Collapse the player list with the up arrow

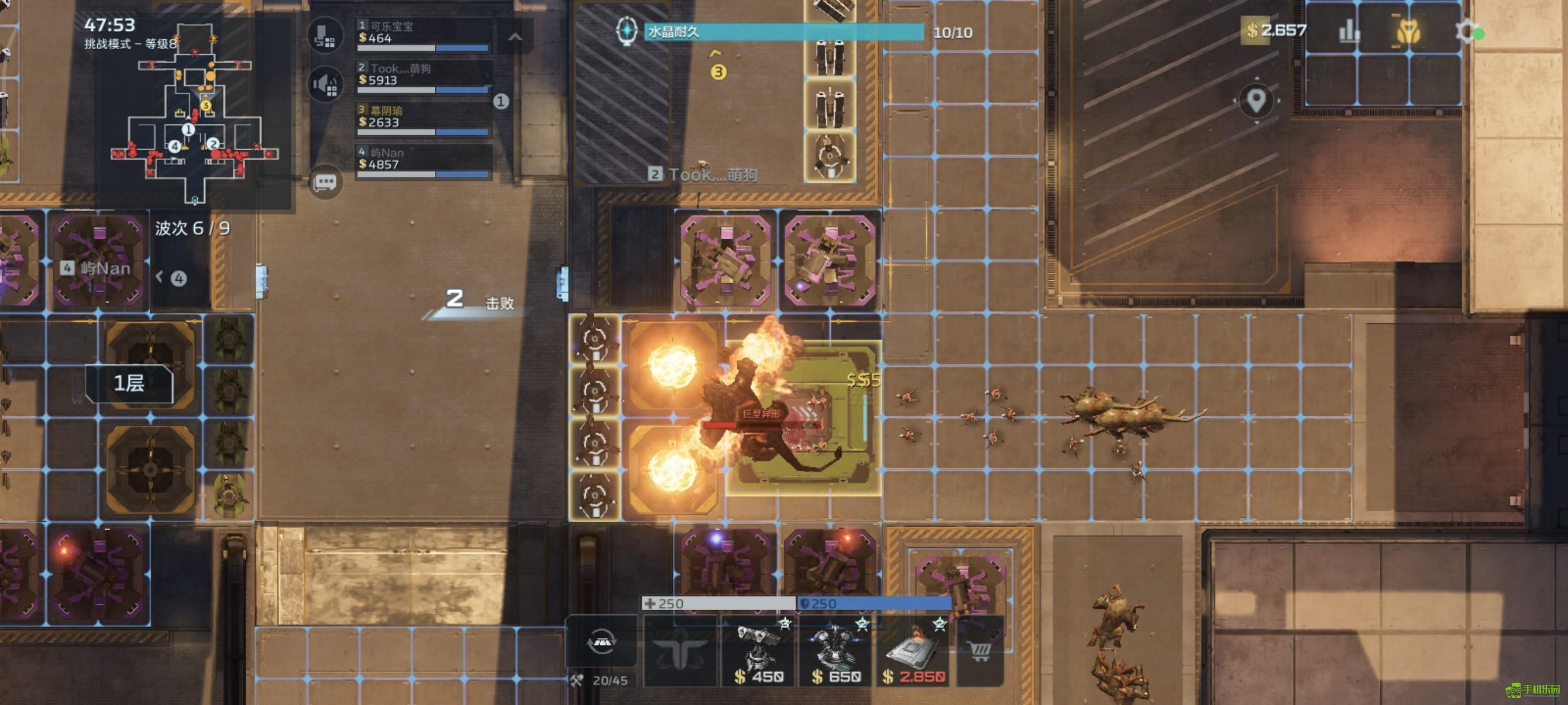tap(515, 37)
